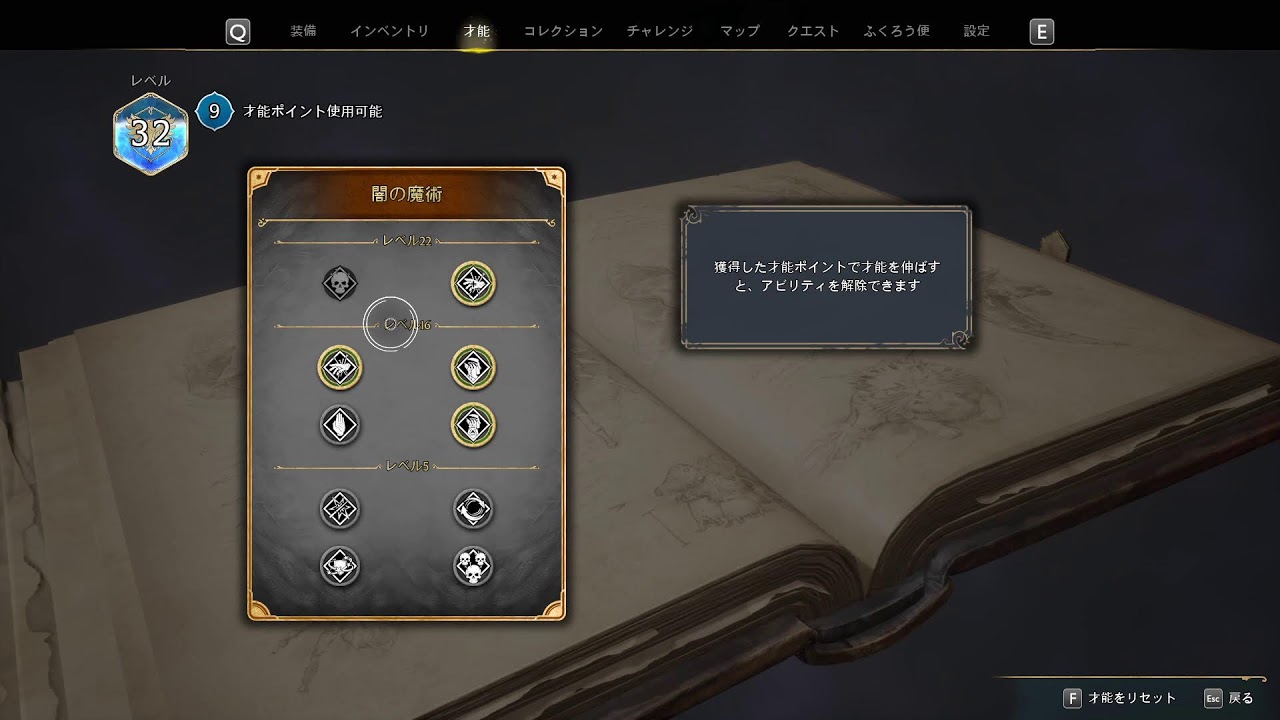1280x720 pixels.
Task: Open the 装備 (Gear) tab
Action: tap(303, 31)
